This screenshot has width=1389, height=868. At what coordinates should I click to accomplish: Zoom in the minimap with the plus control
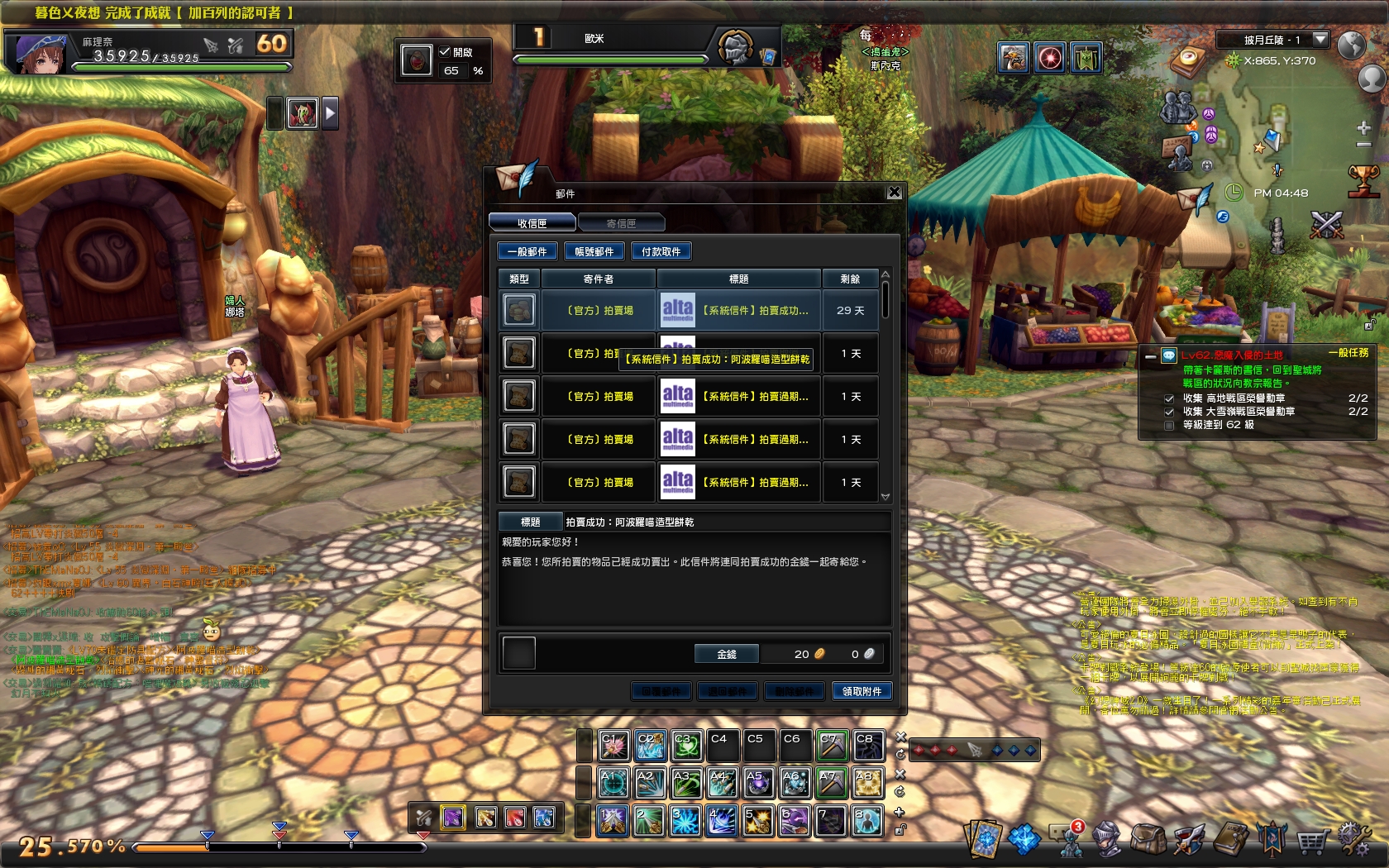click(x=1363, y=129)
